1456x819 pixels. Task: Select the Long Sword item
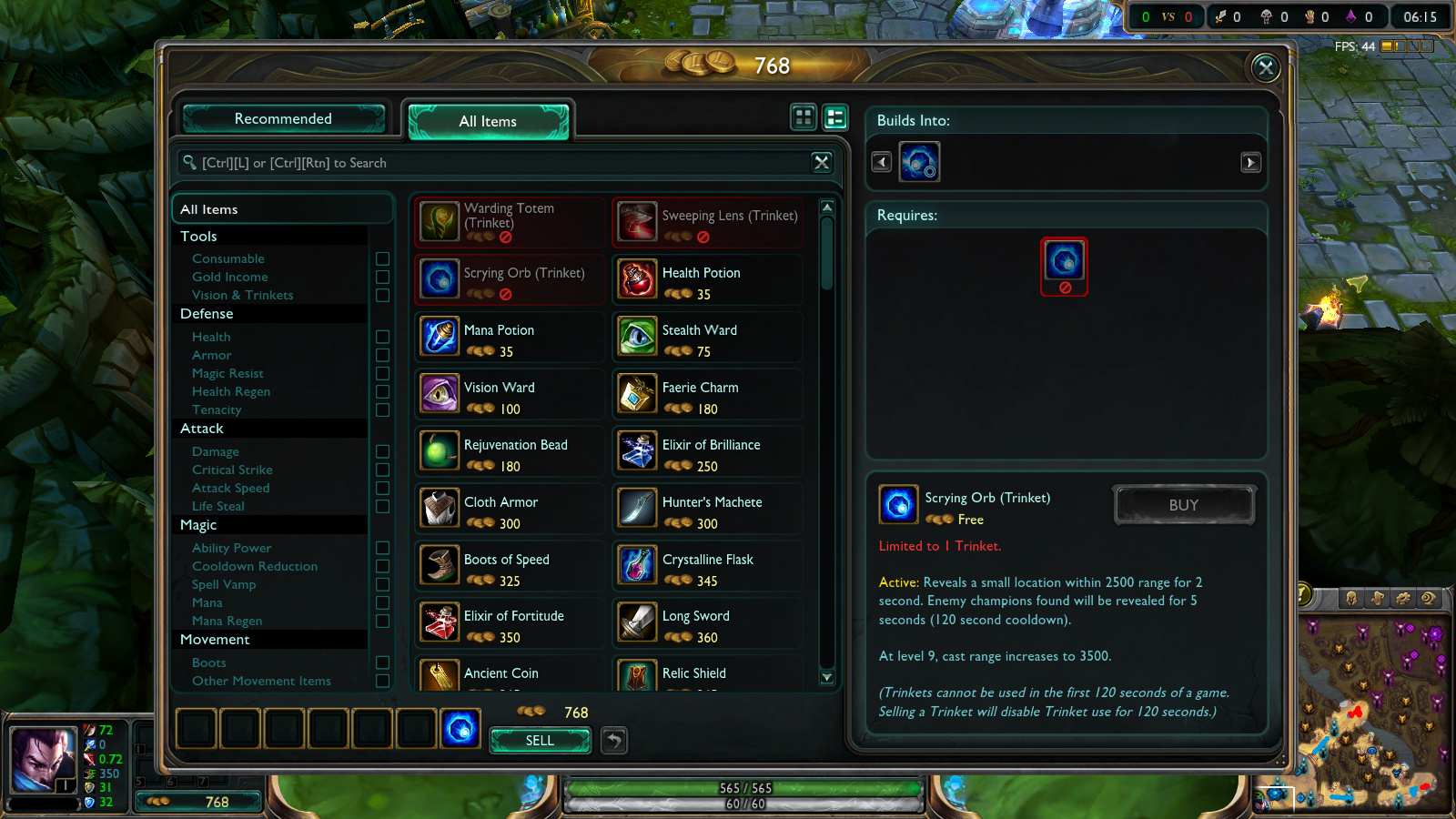(x=707, y=623)
